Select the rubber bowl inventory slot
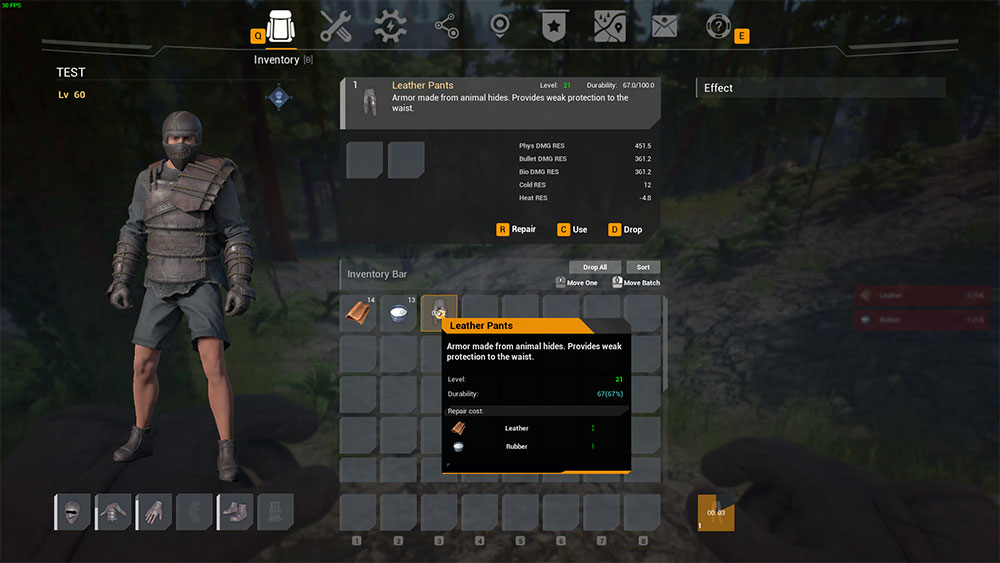Viewport: 1000px width, 563px height. tap(398, 313)
